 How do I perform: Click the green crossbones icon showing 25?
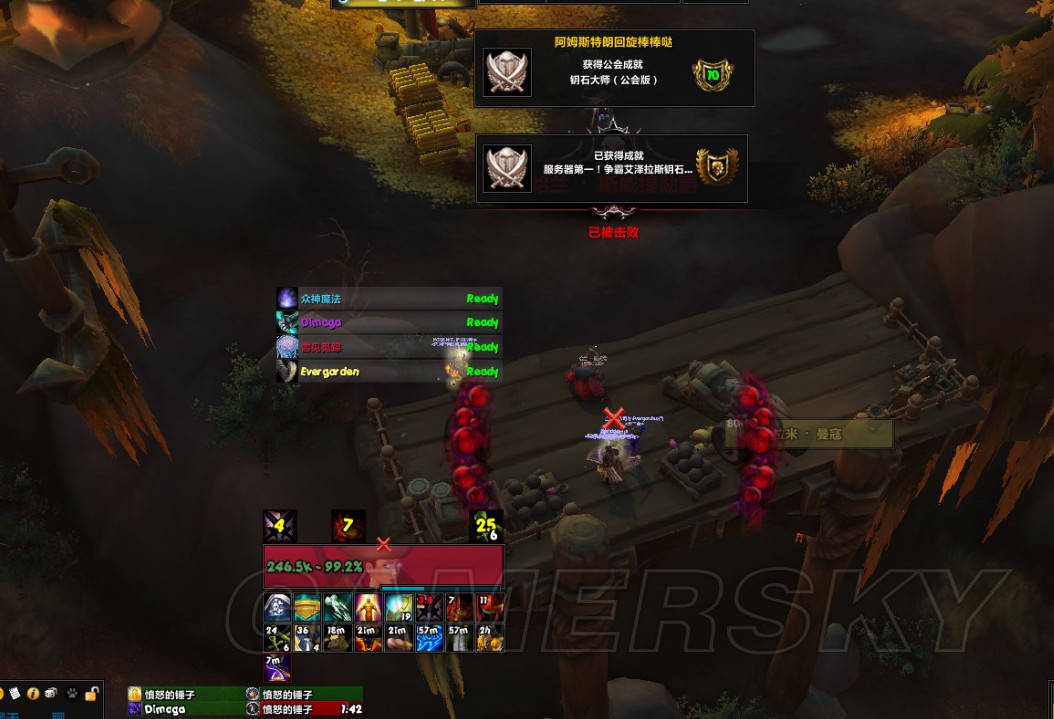(x=485, y=526)
